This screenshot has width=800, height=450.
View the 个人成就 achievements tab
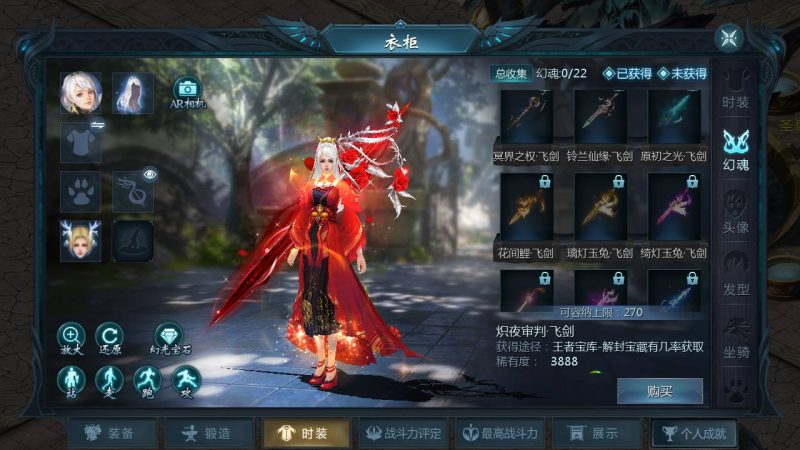(692, 433)
